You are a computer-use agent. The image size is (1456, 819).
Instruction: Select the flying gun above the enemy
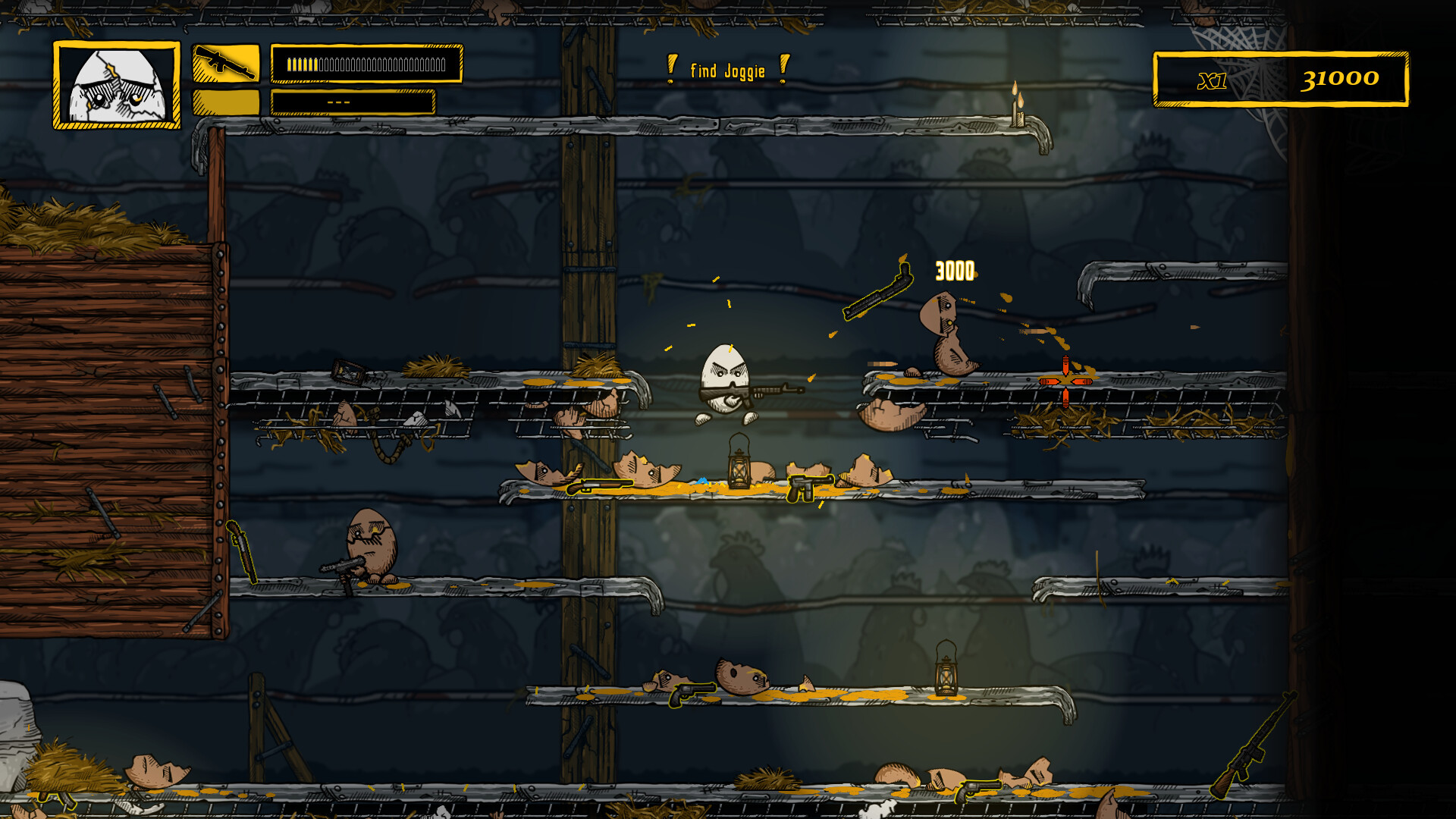[880, 290]
